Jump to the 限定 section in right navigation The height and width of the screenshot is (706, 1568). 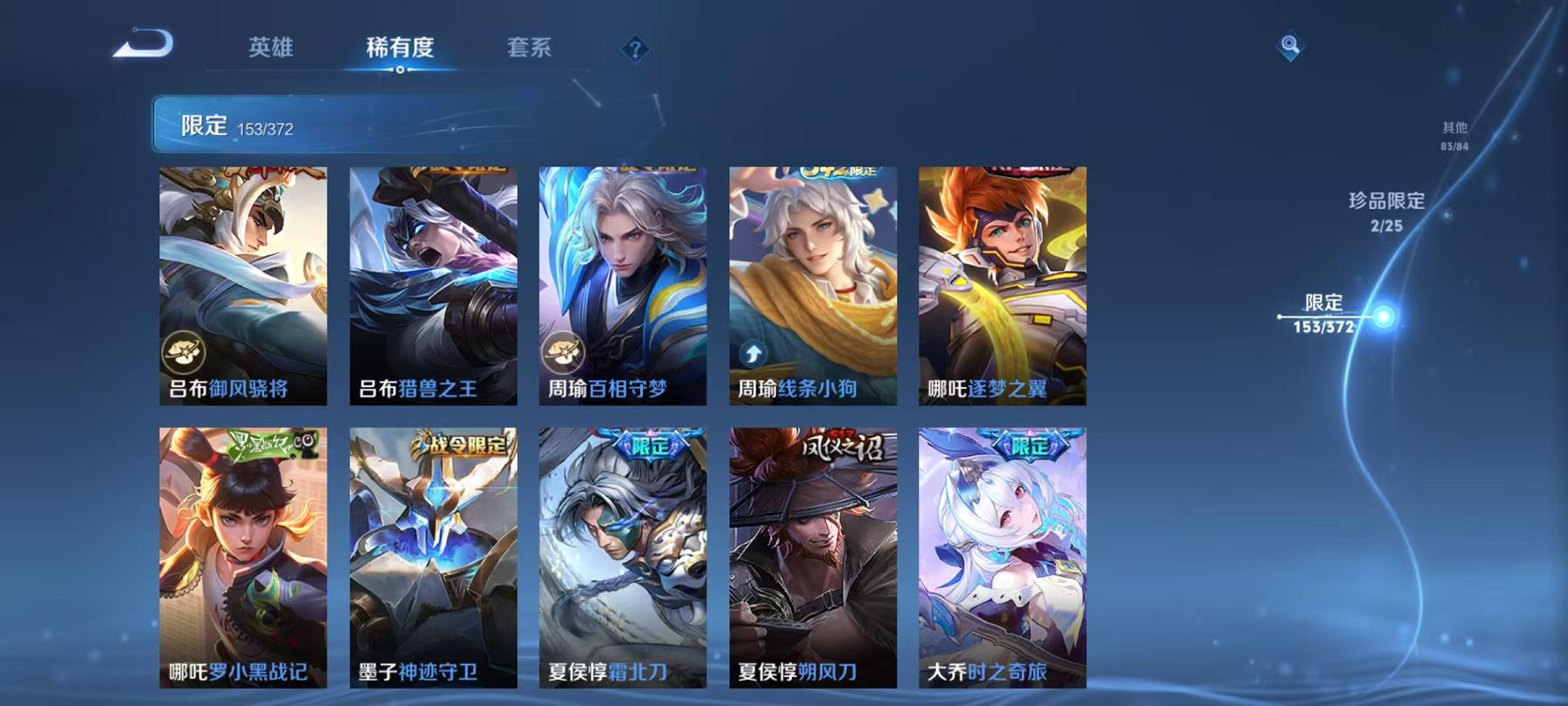click(1324, 312)
